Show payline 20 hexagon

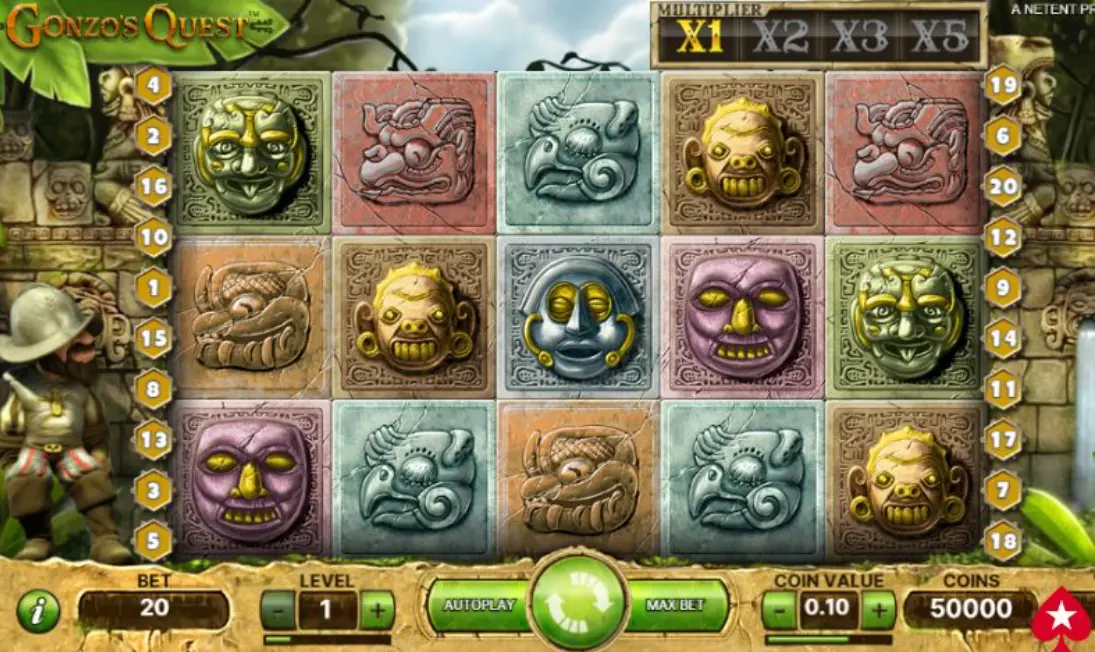point(1003,186)
